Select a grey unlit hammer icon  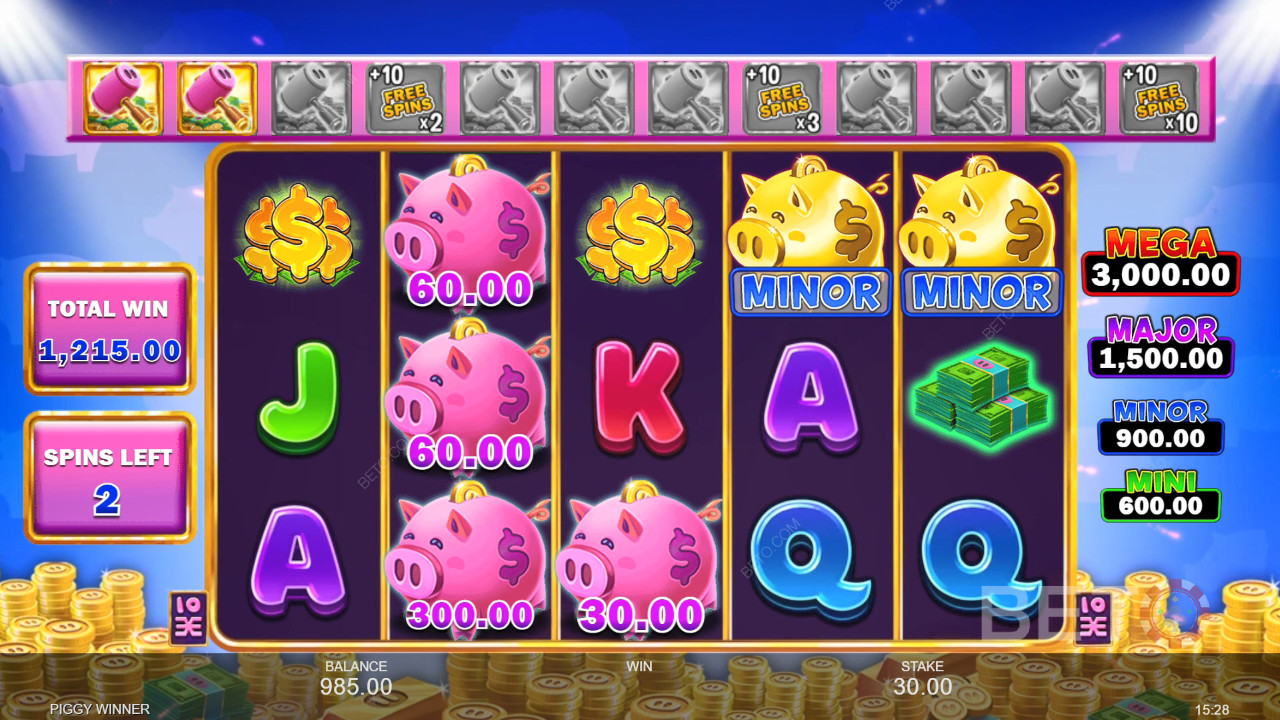click(x=500, y=97)
